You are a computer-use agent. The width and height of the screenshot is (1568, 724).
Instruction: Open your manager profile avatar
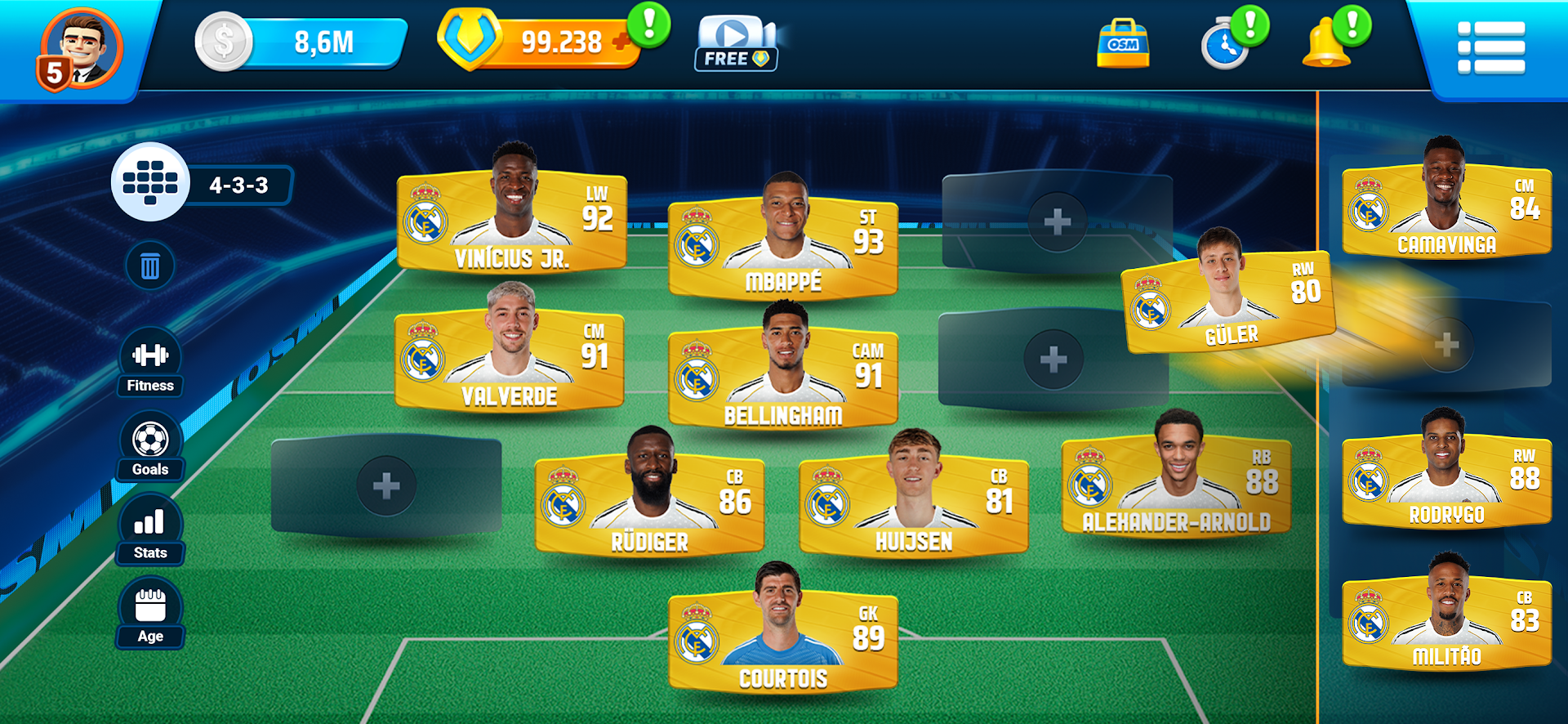pyautogui.click(x=82, y=45)
